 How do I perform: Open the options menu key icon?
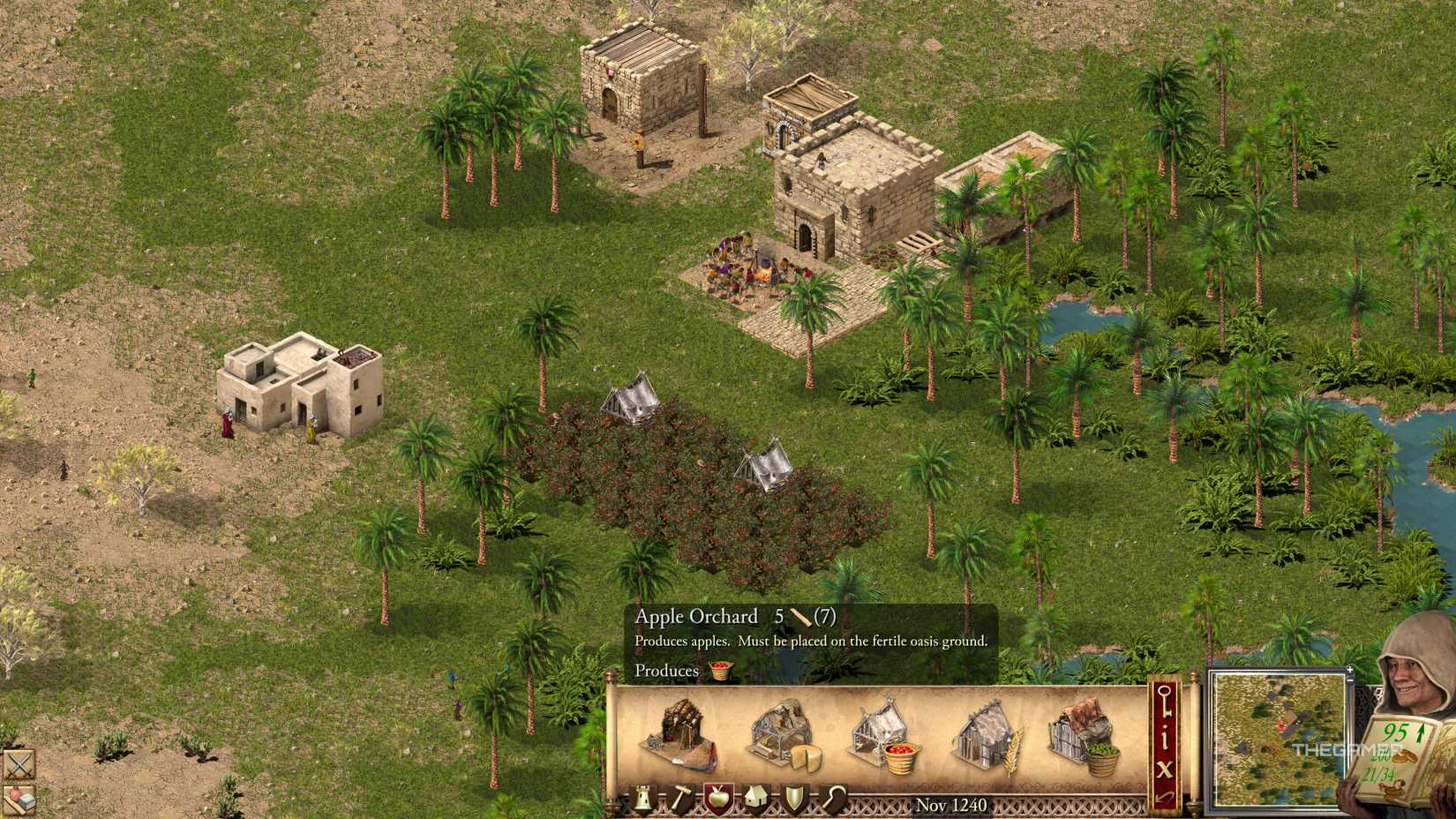click(1164, 701)
